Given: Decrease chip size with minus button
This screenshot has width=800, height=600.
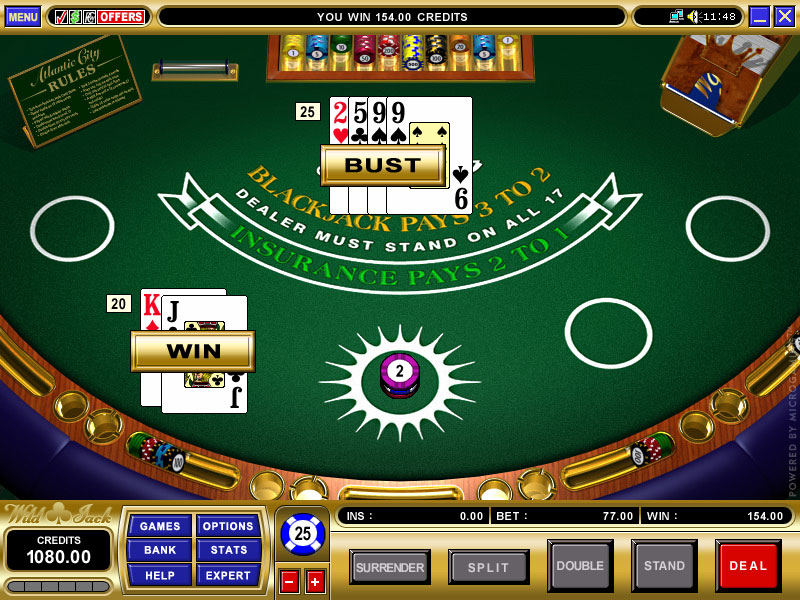Looking at the screenshot, I should (289, 581).
